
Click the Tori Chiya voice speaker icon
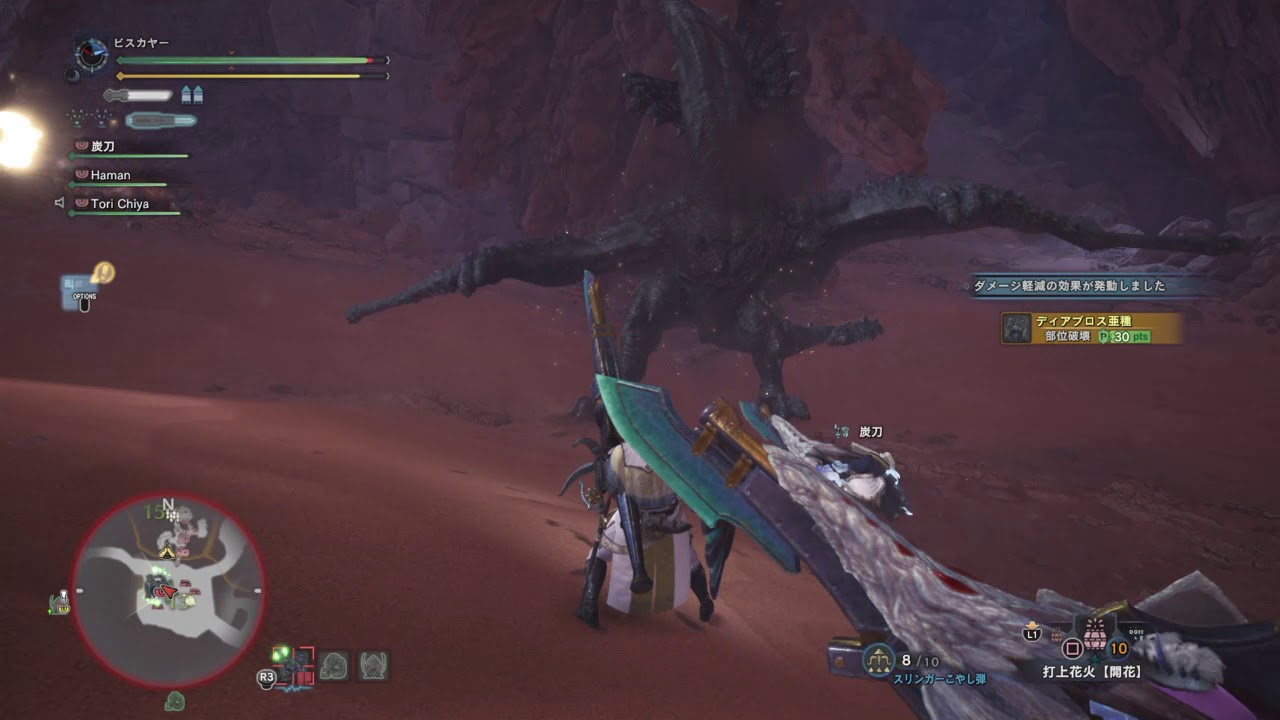tap(60, 204)
